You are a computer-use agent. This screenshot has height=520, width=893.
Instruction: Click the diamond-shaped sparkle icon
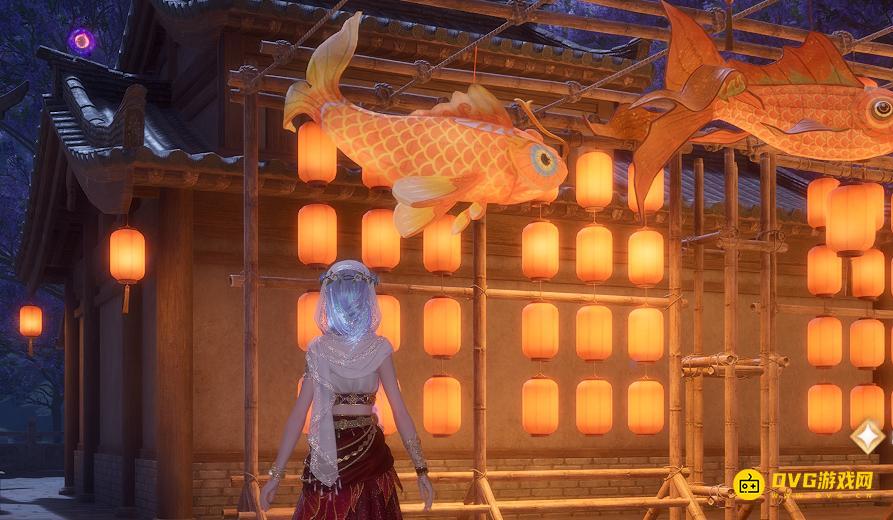[x=867, y=436]
